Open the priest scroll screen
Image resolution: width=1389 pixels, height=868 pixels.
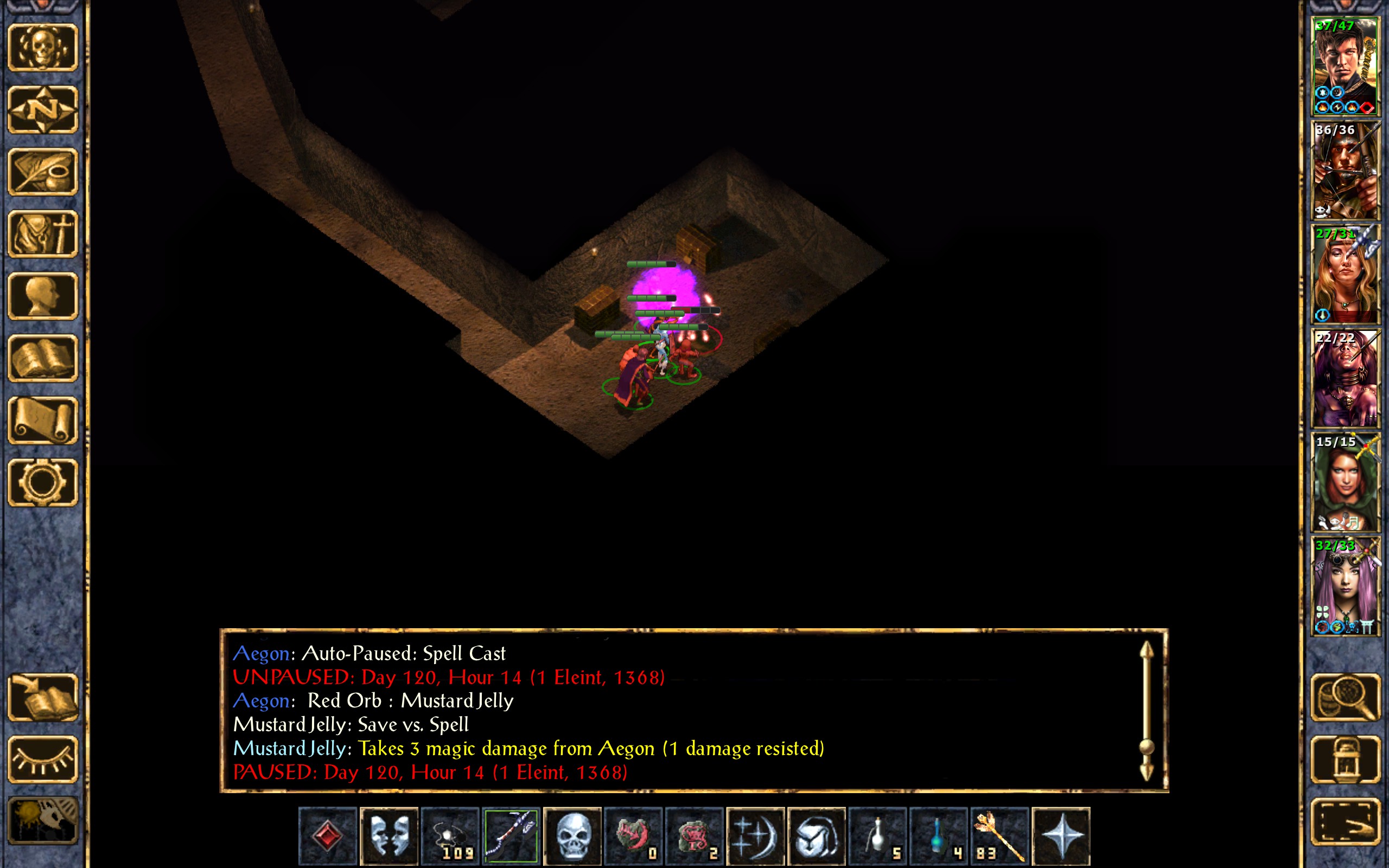pos(43,420)
